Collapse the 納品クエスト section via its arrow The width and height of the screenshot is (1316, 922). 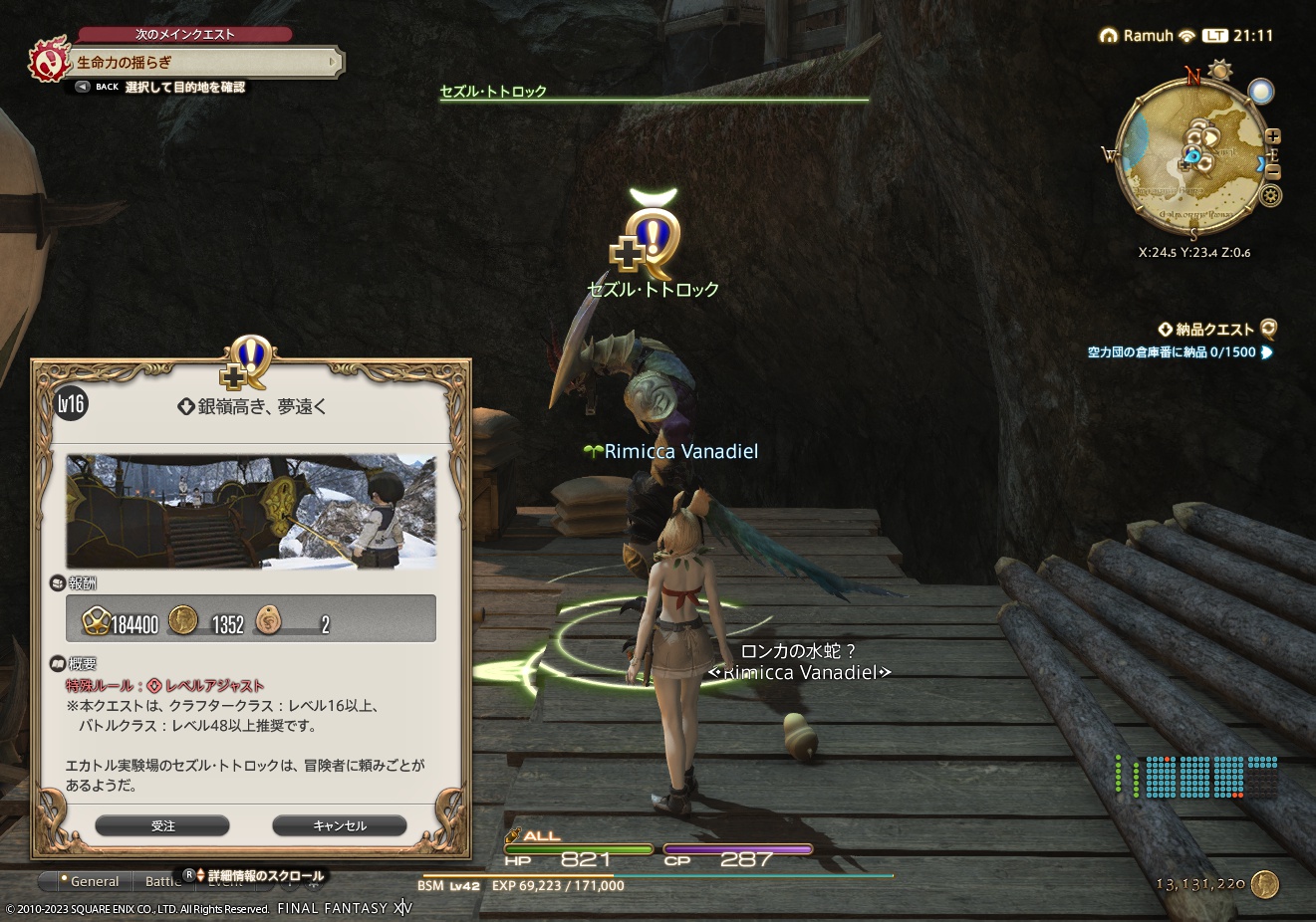[1166, 329]
